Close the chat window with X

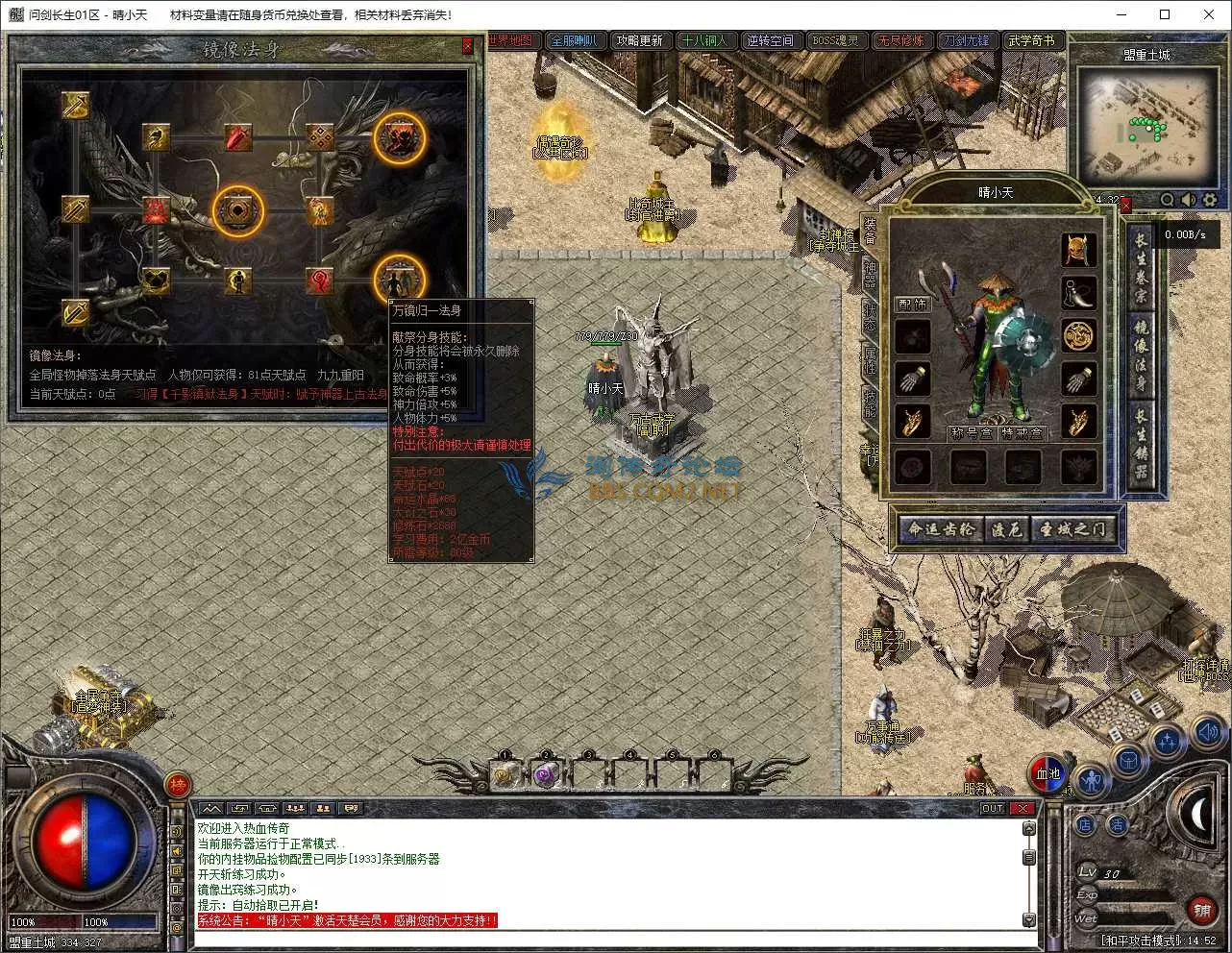click(1022, 808)
